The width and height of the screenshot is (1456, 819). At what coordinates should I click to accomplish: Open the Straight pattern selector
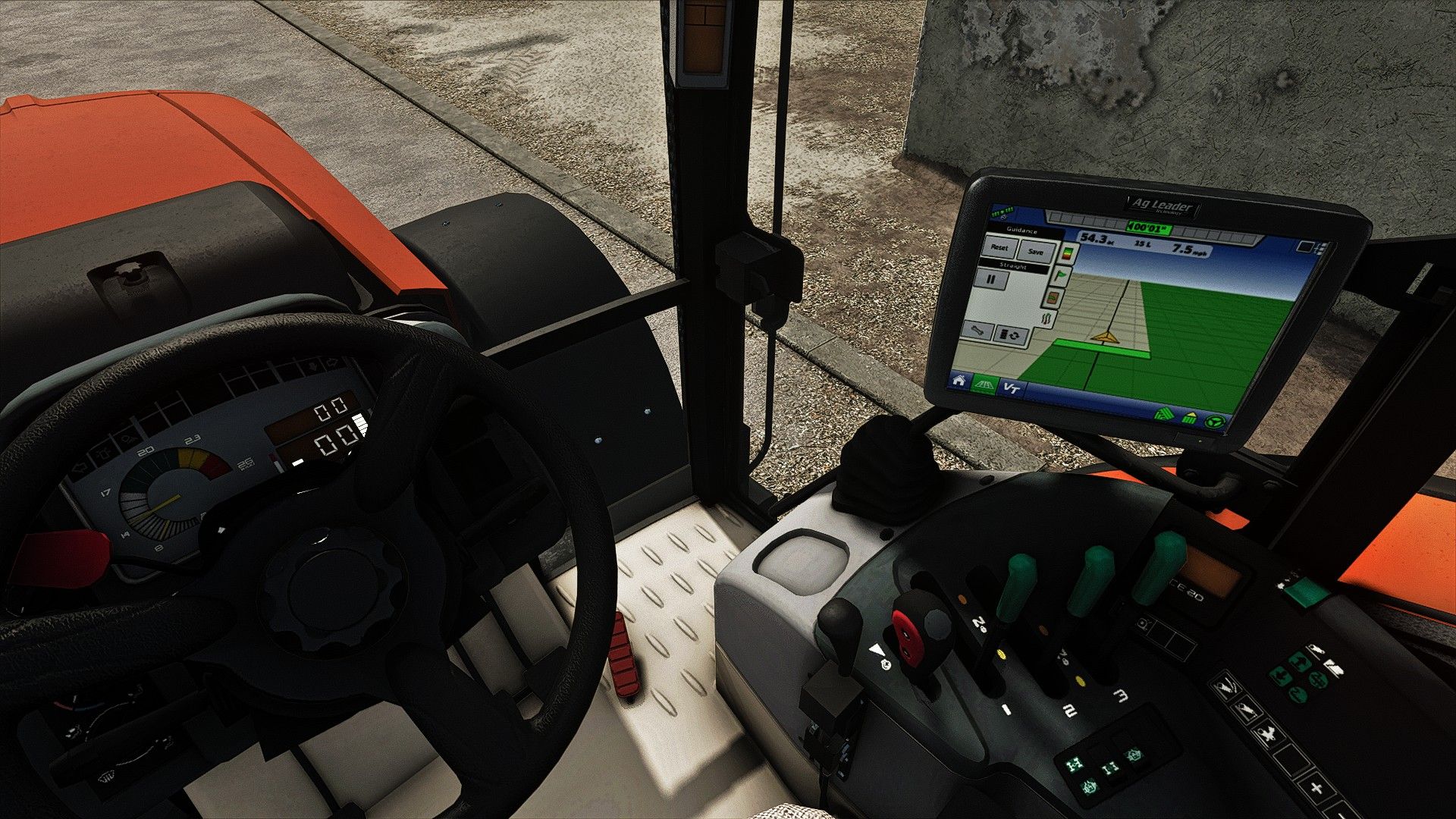pos(1014,266)
